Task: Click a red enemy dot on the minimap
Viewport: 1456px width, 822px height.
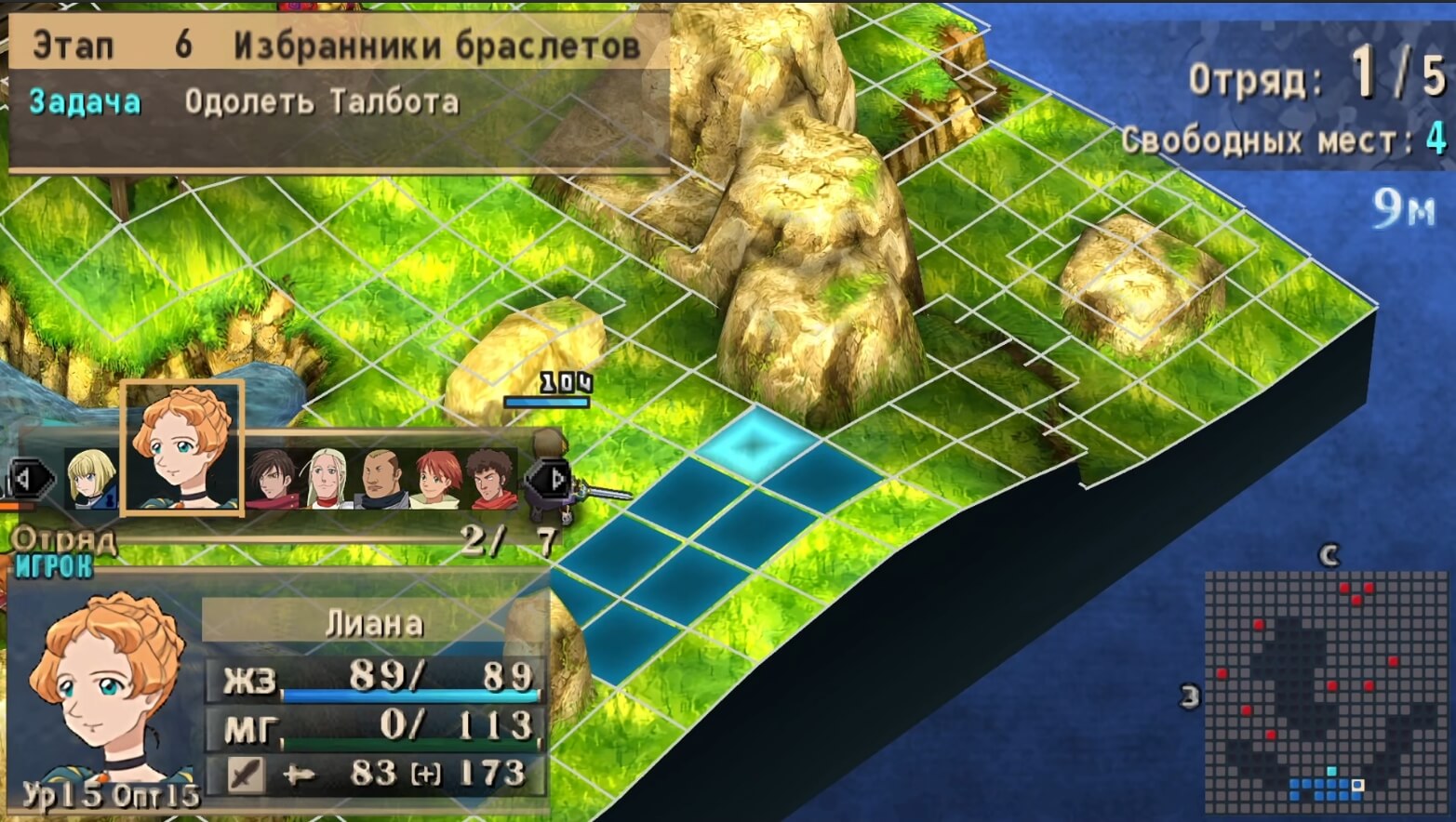Action: (1346, 589)
